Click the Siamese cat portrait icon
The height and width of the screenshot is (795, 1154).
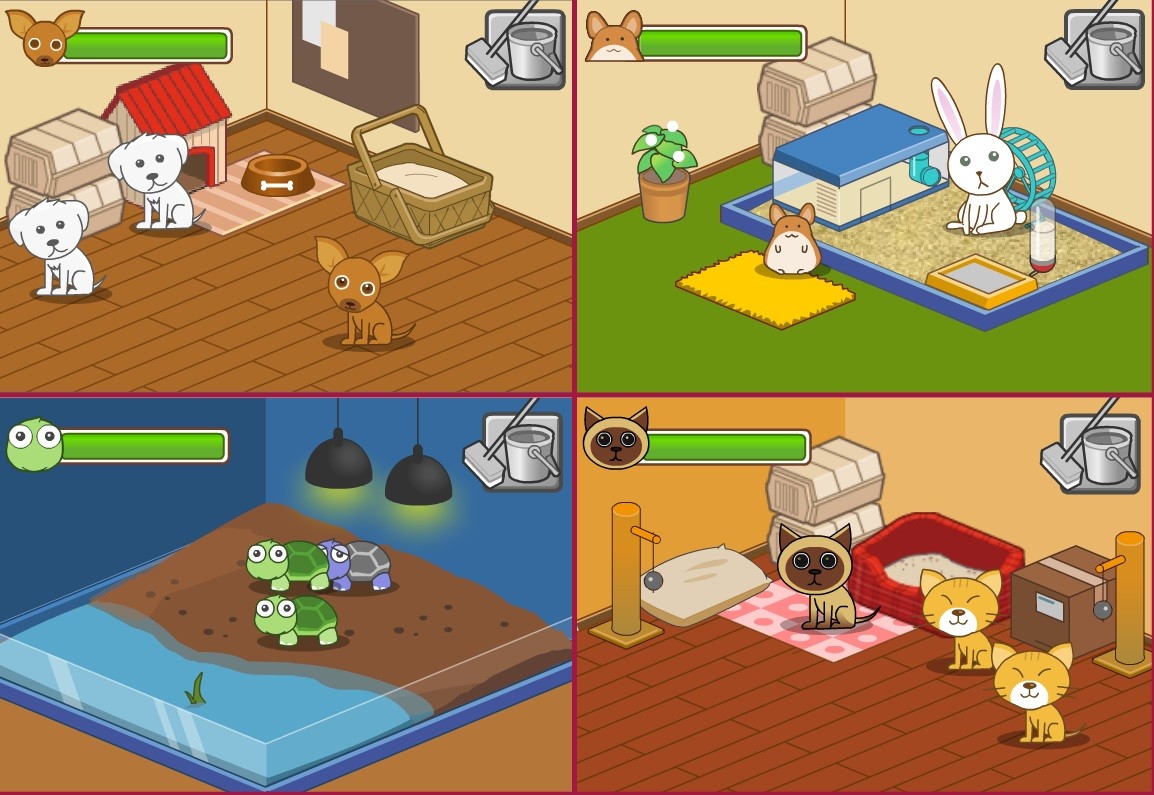(x=615, y=439)
